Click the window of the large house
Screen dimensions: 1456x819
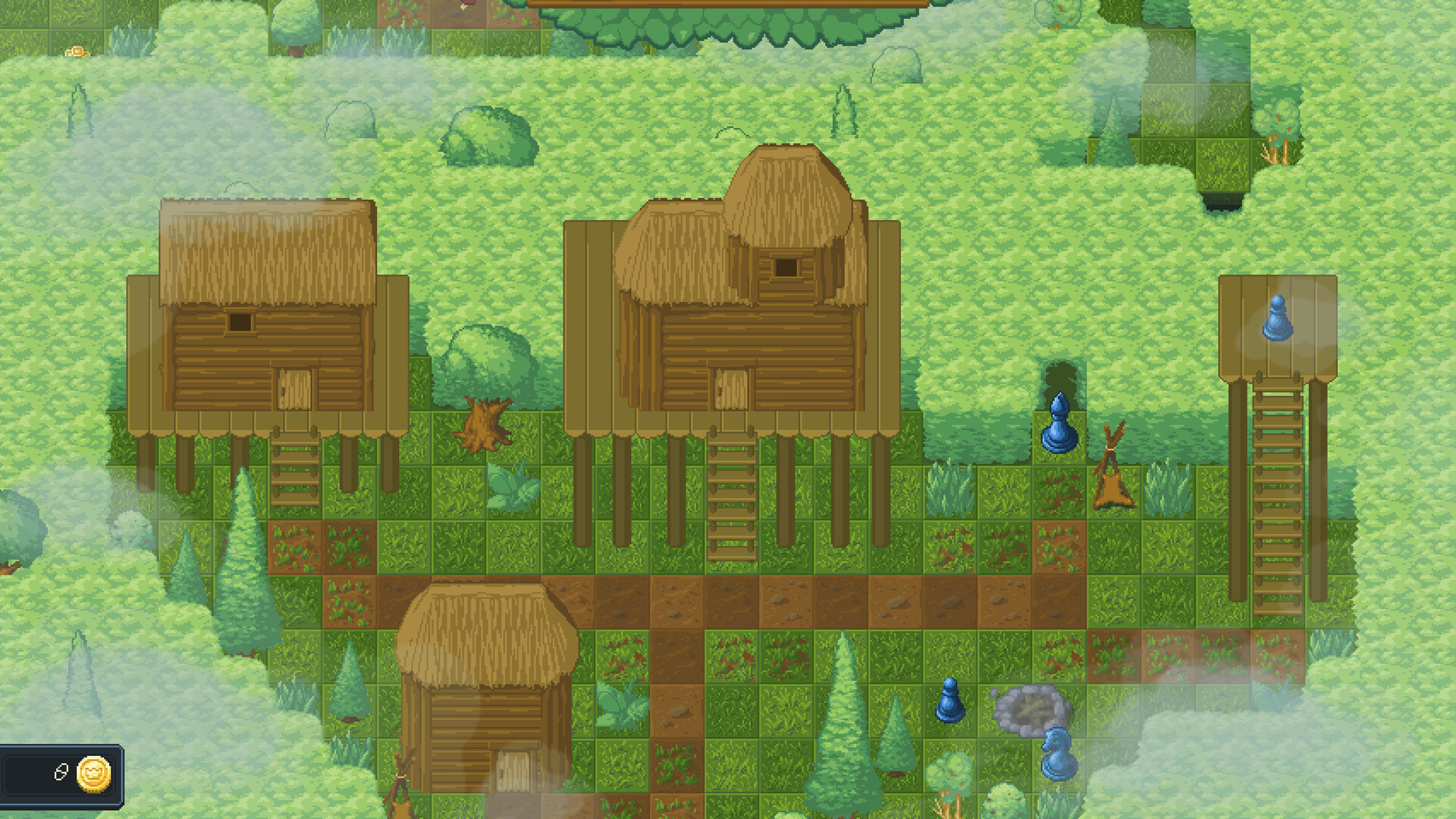point(785,267)
